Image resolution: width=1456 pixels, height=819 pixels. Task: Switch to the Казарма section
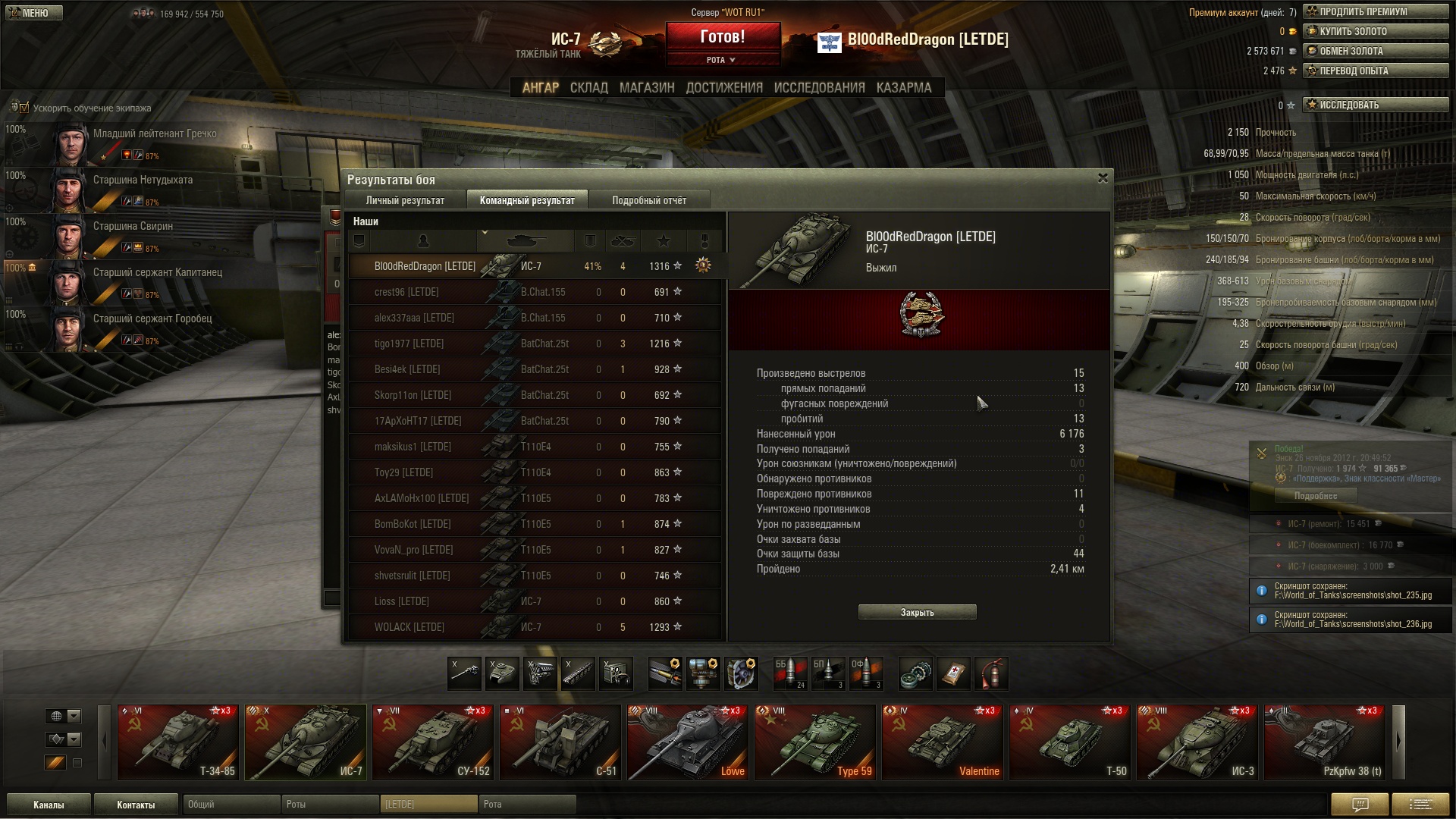click(x=904, y=88)
